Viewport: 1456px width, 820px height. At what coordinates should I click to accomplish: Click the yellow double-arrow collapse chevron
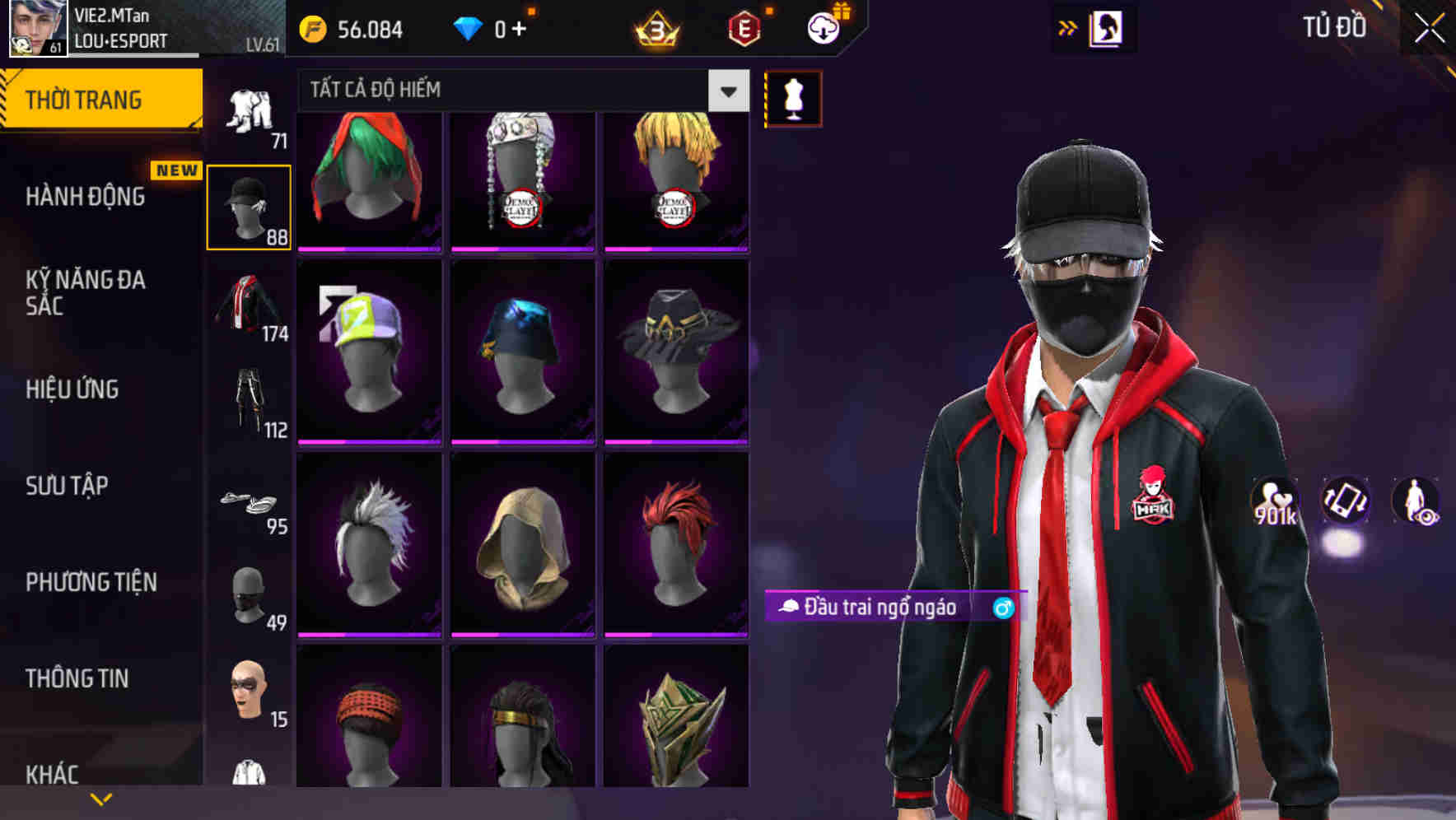point(1068,27)
